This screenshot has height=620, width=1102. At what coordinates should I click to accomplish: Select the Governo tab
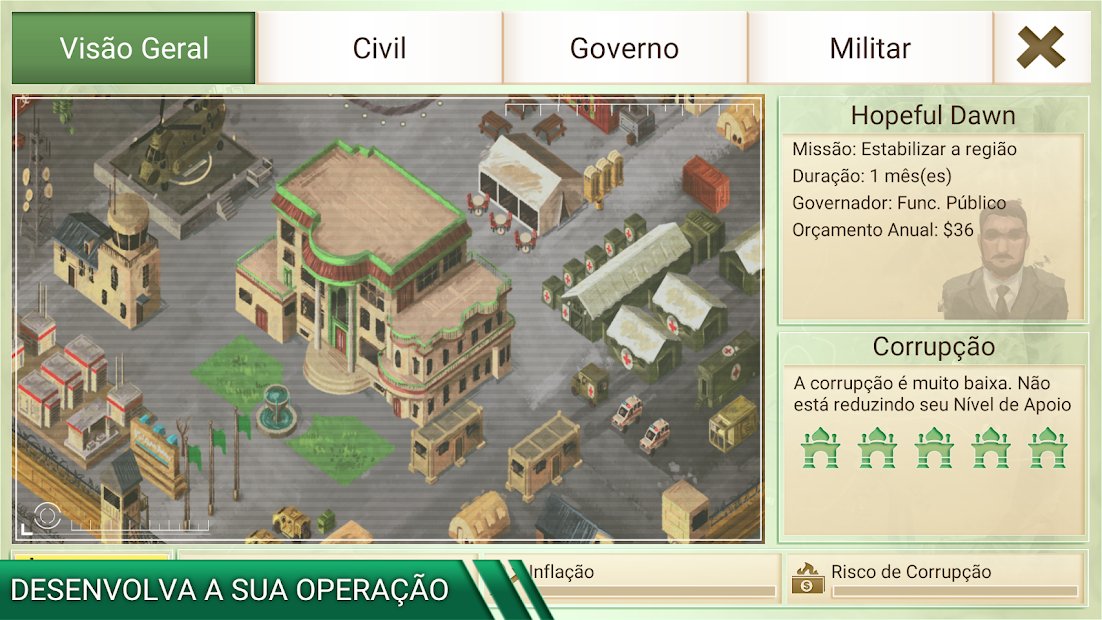pyautogui.click(x=624, y=48)
